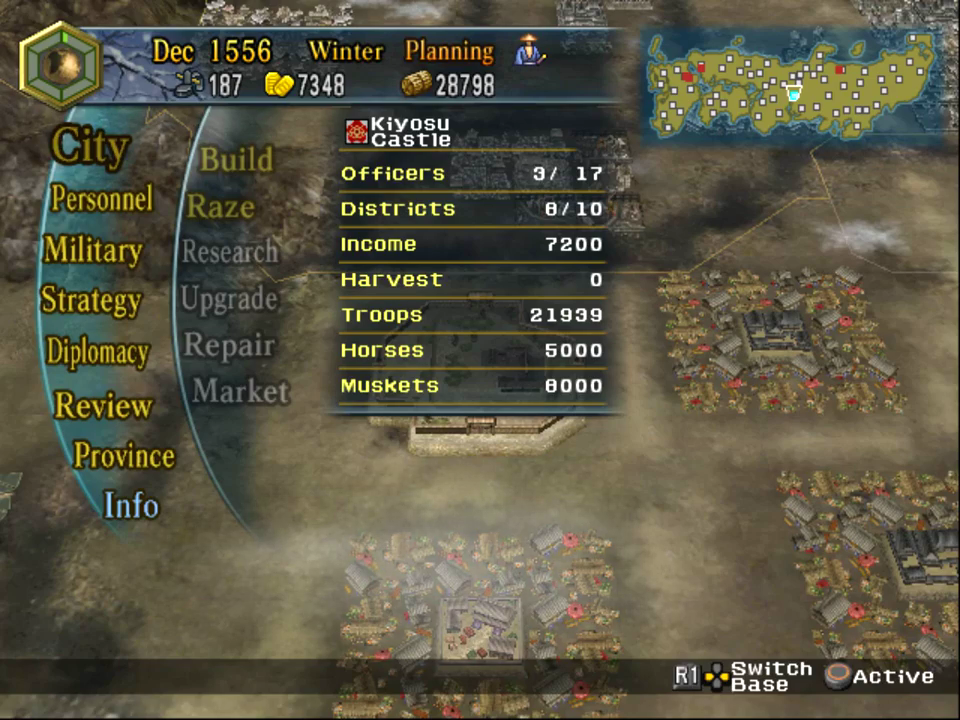Open the Strategy menu
Screen dimensions: 960x720
click(90, 300)
